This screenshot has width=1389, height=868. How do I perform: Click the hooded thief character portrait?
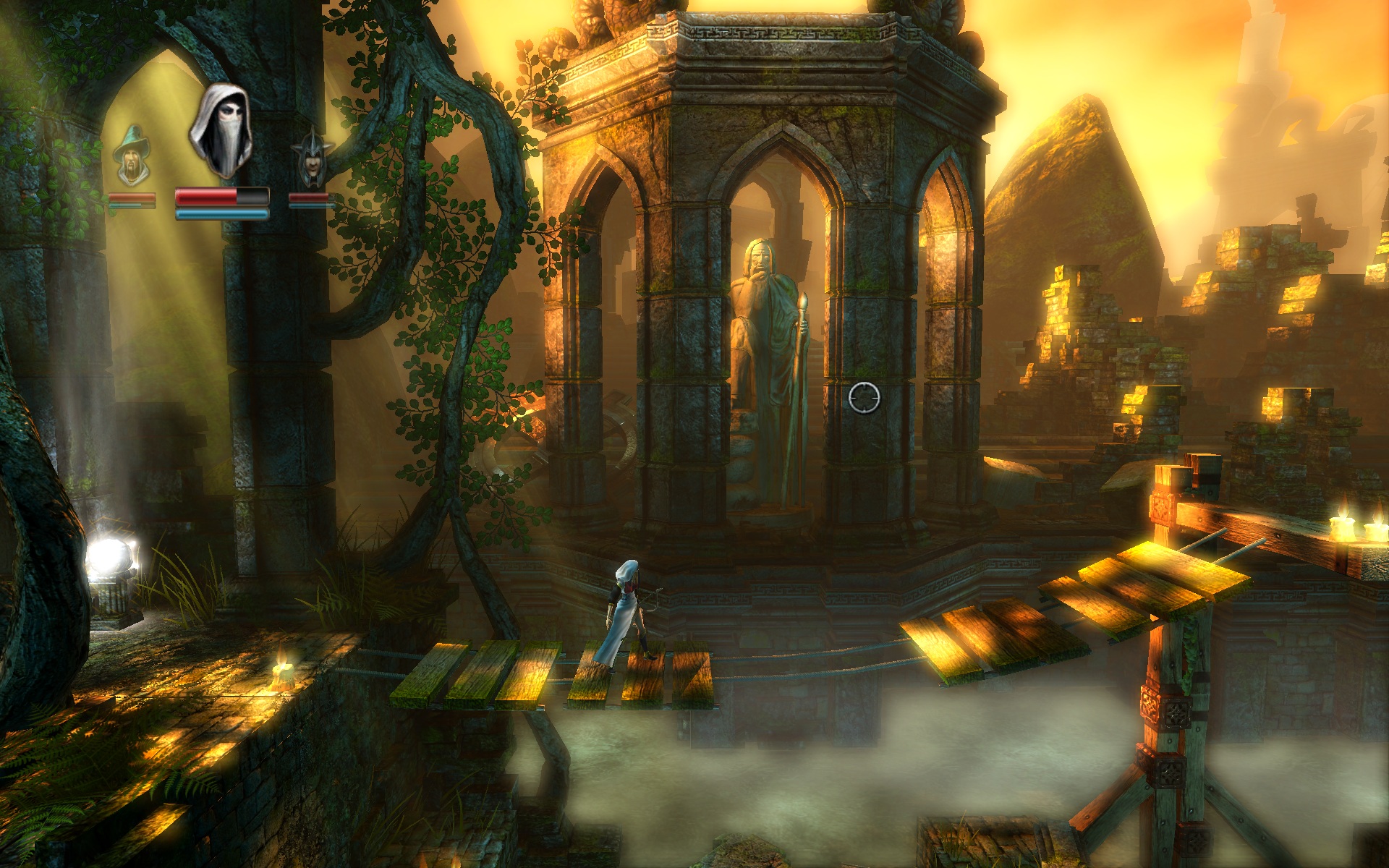(221, 132)
